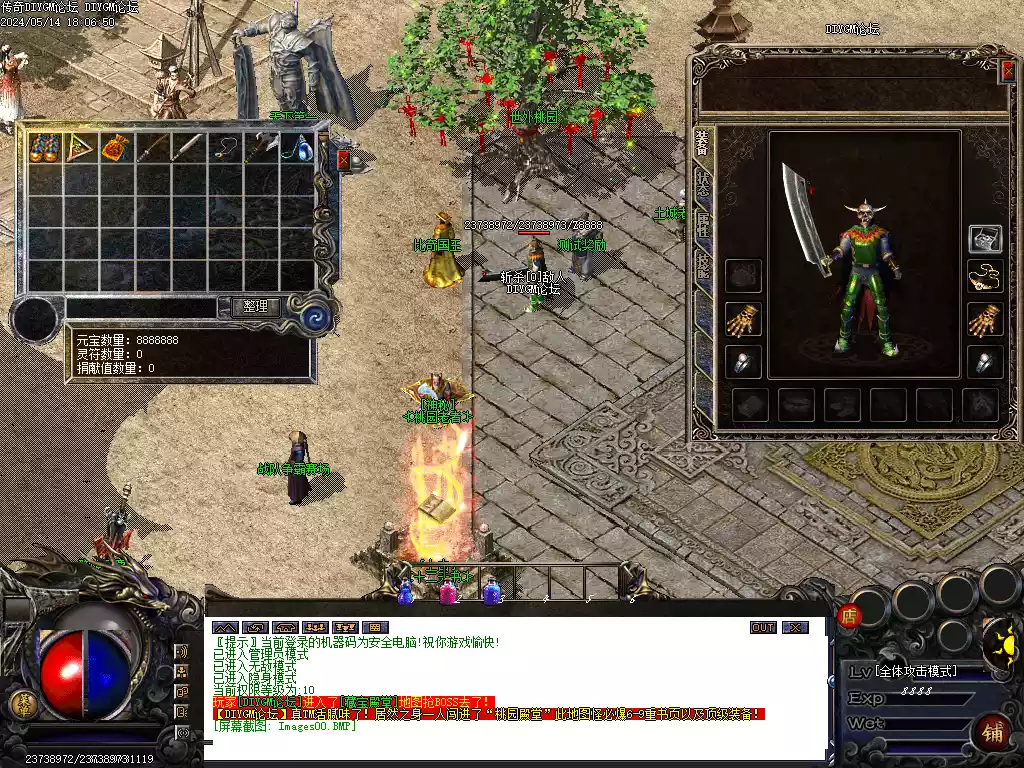Select the triangular talisman item
Image resolution: width=1024 pixels, height=768 pixels.
79,148
